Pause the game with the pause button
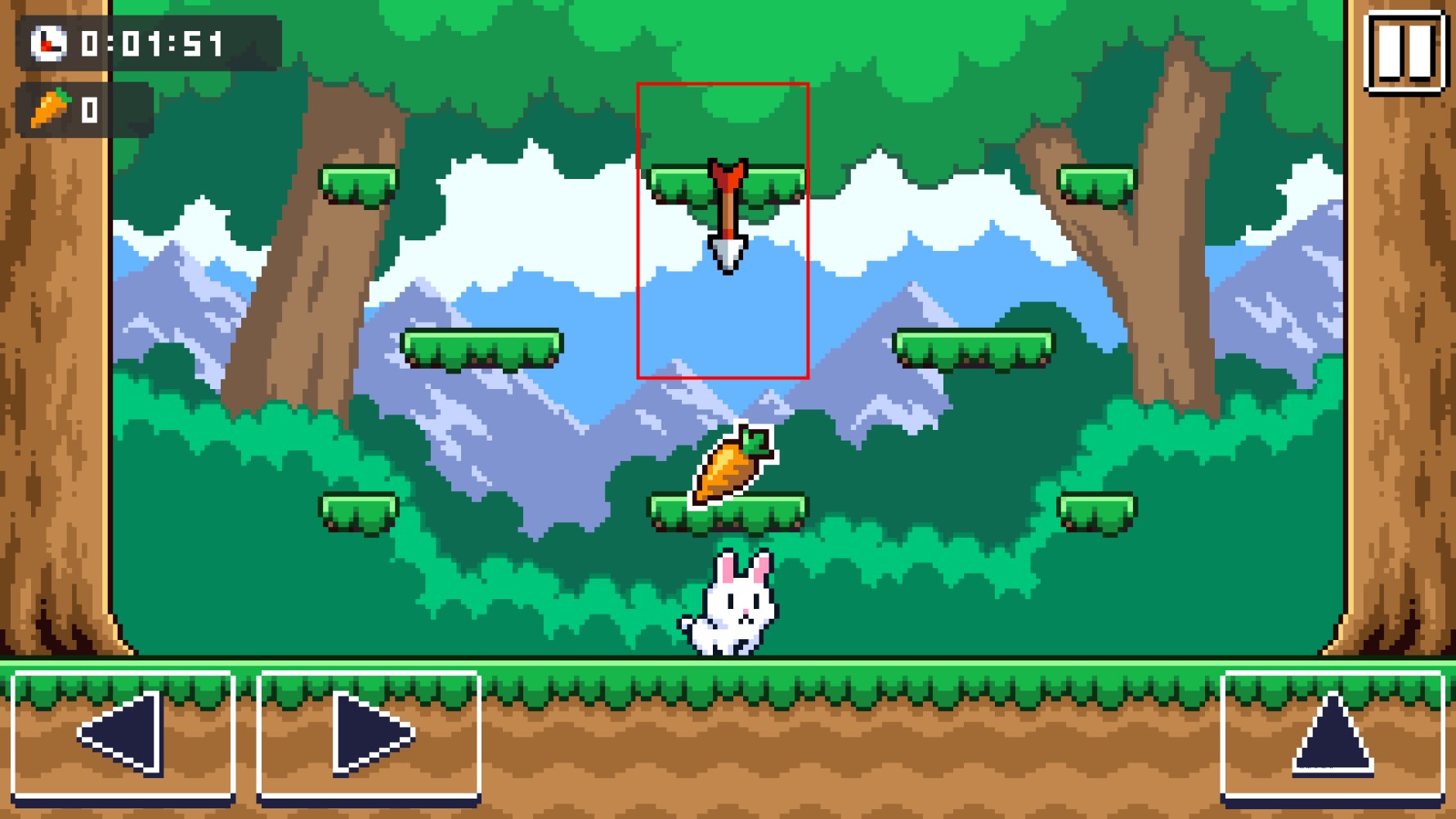The height and width of the screenshot is (819, 1456). (1404, 51)
